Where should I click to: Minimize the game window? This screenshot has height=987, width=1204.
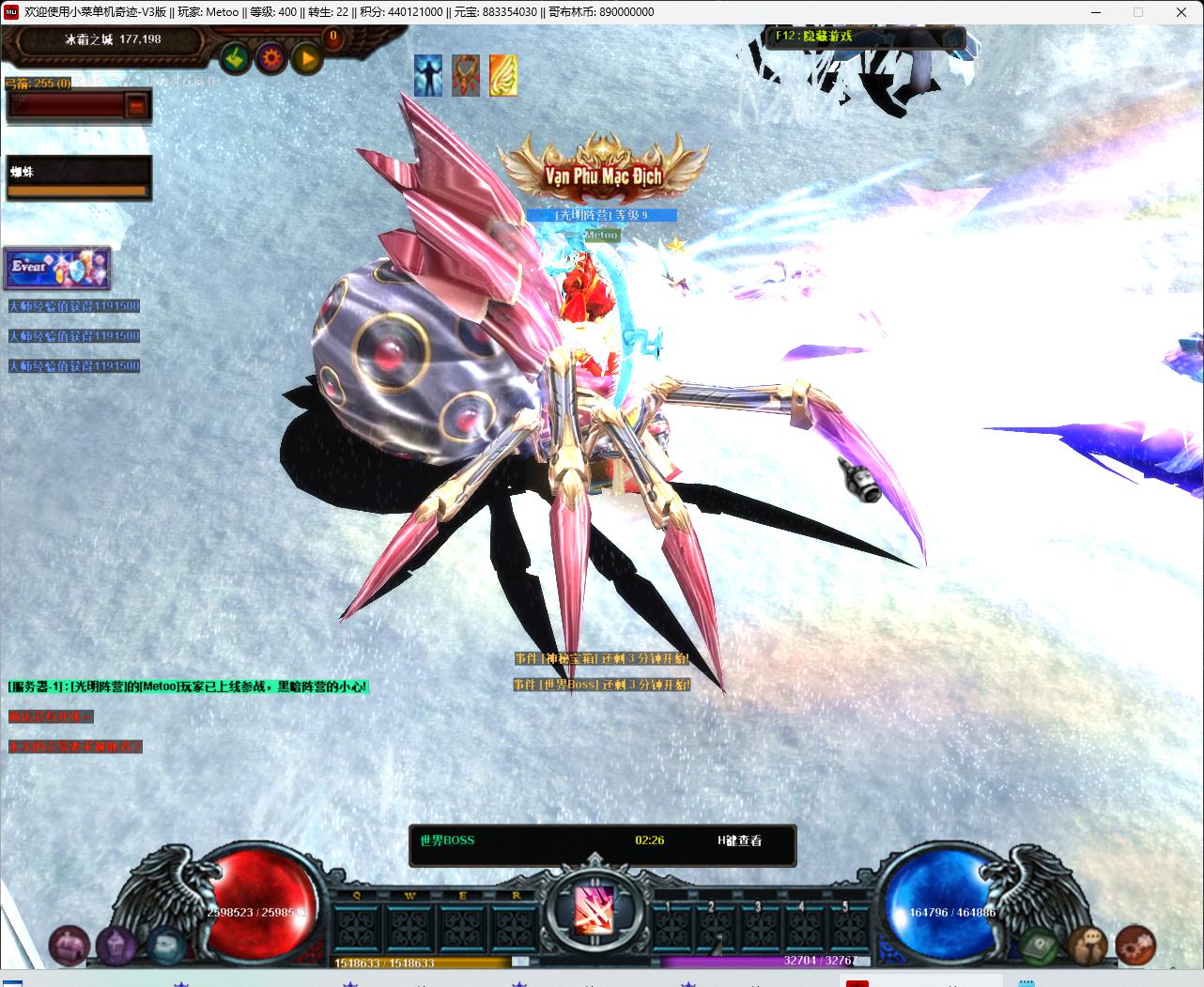1095,12
